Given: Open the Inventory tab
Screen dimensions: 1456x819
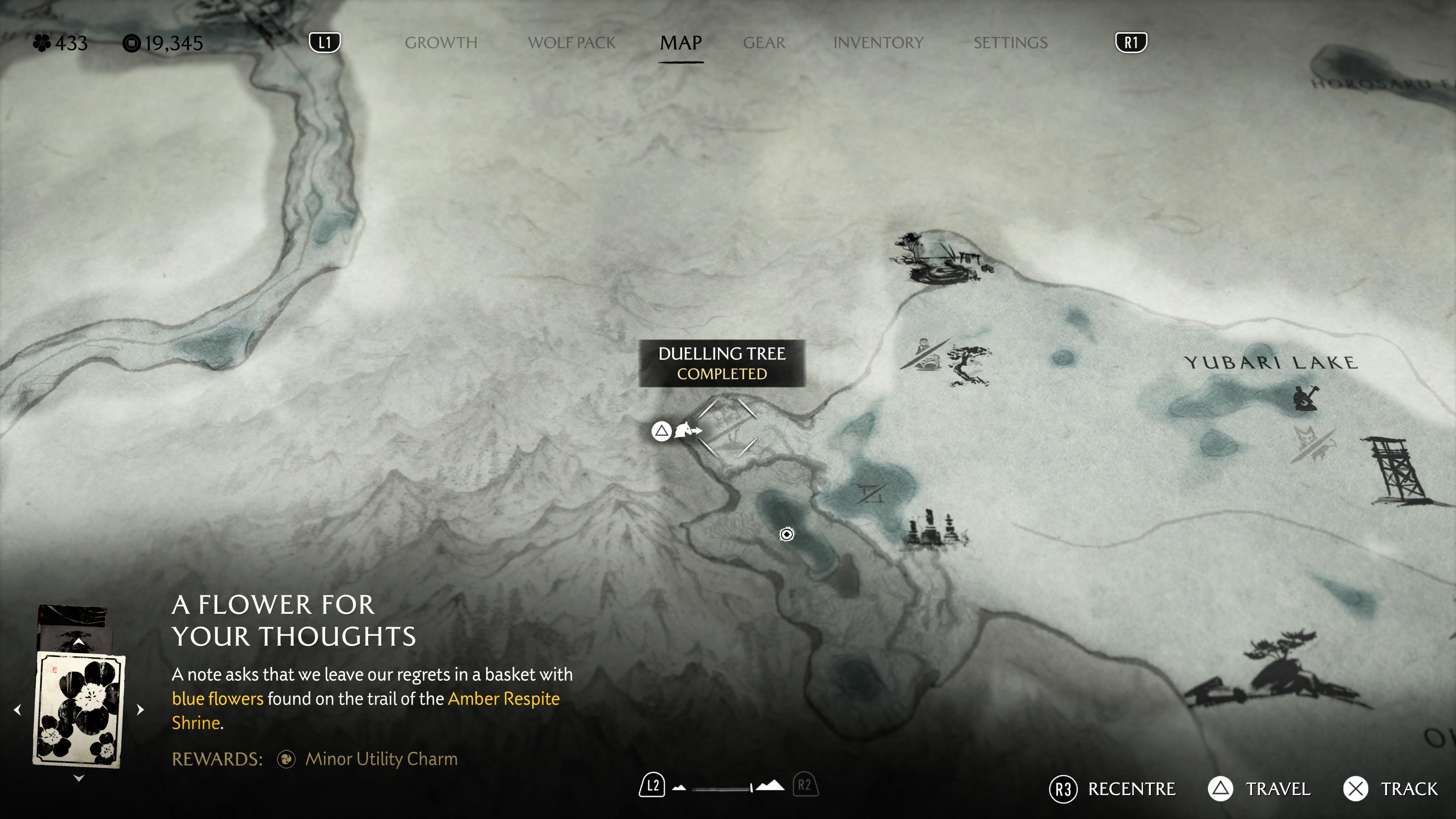Looking at the screenshot, I should coord(878,43).
